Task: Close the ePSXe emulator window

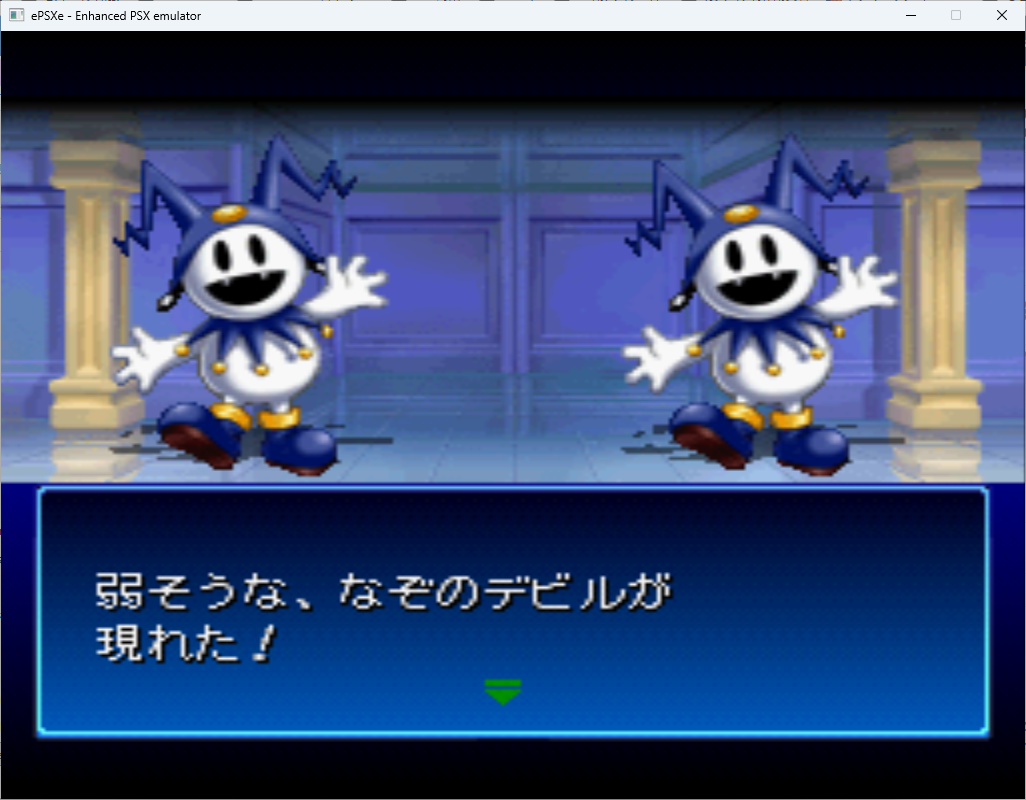Action: pos(1001,15)
